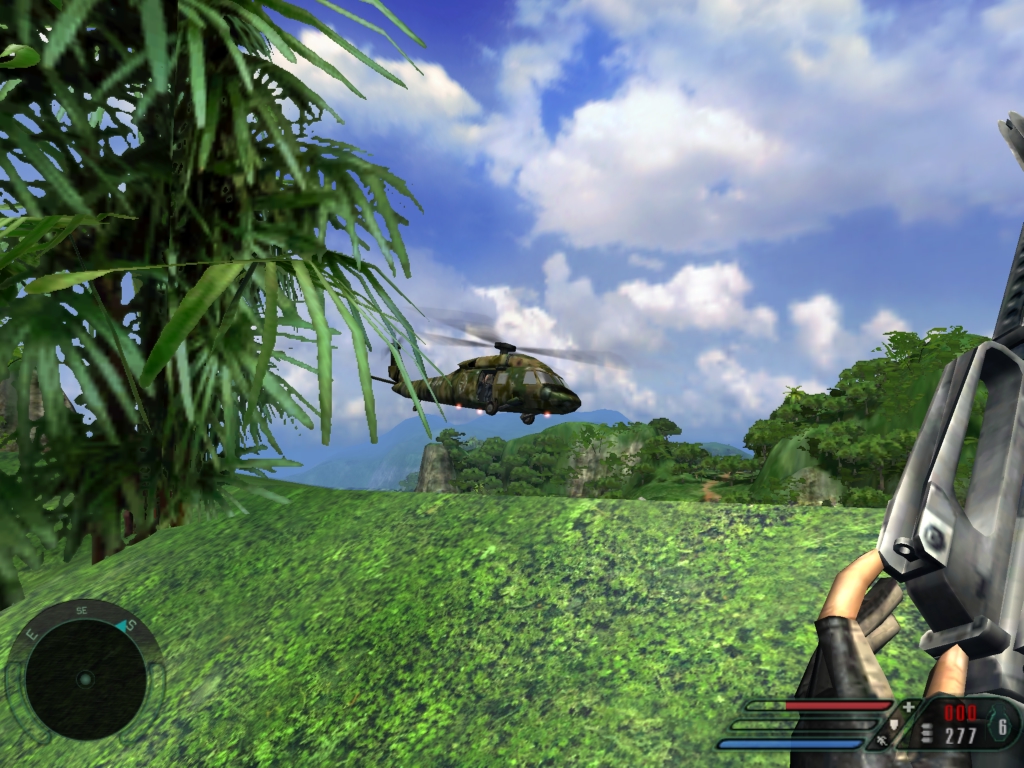Screen dimensions: 1024x768
Task: Click the health cross icon
Action: [908, 706]
